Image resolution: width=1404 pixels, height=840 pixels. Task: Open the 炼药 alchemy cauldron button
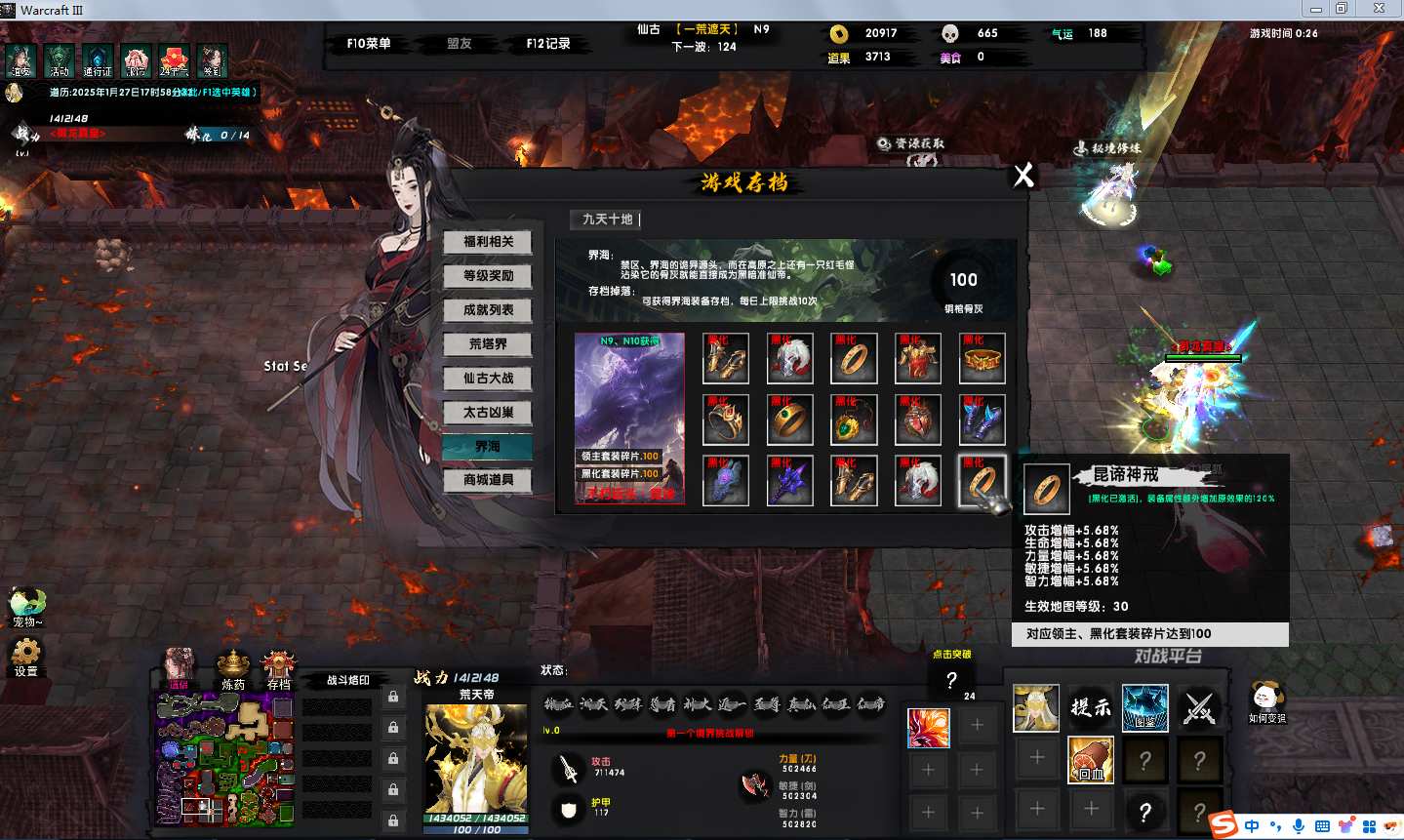tap(233, 668)
